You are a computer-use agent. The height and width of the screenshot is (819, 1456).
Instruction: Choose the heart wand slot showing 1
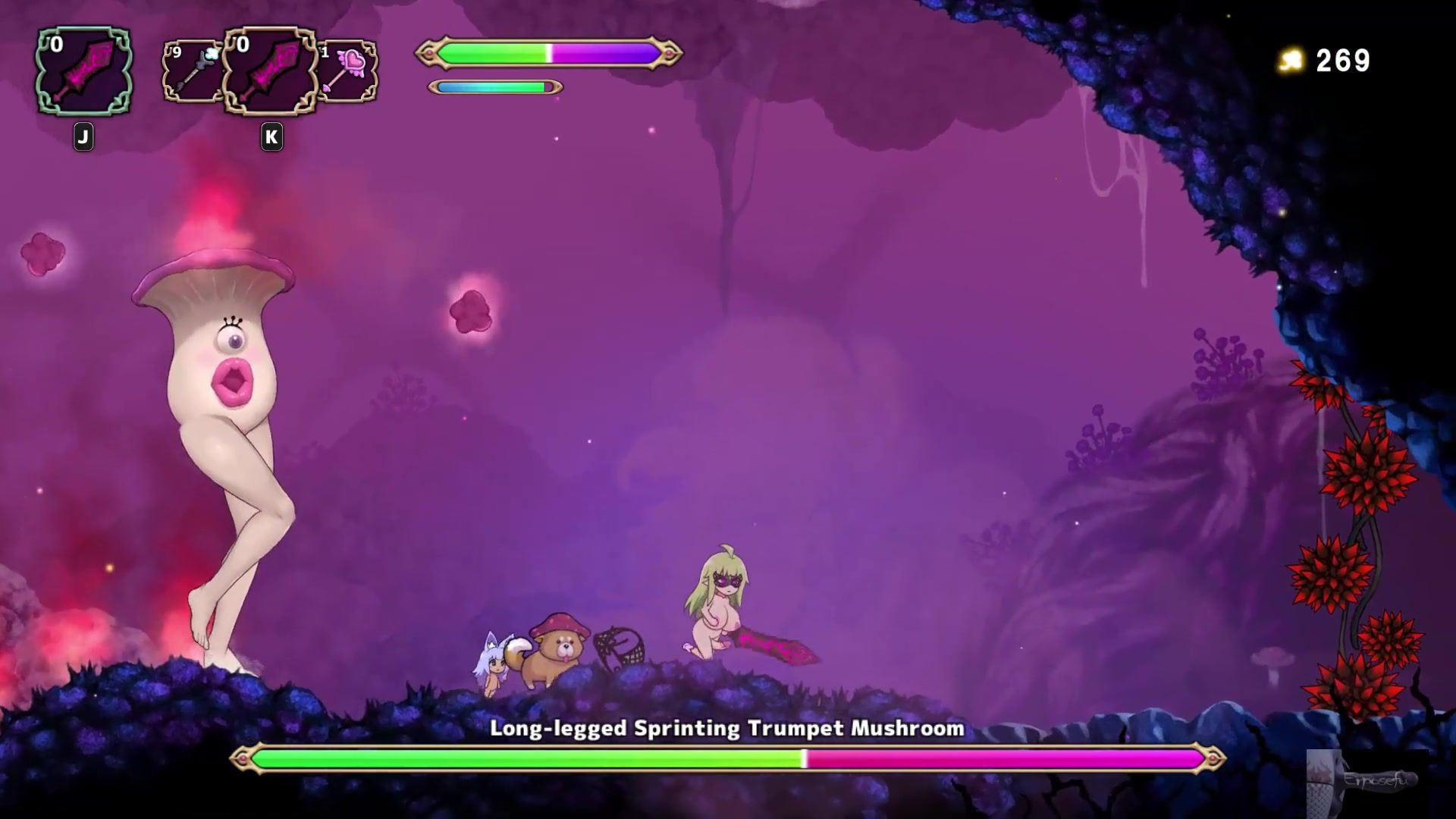[x=348, y=72]
